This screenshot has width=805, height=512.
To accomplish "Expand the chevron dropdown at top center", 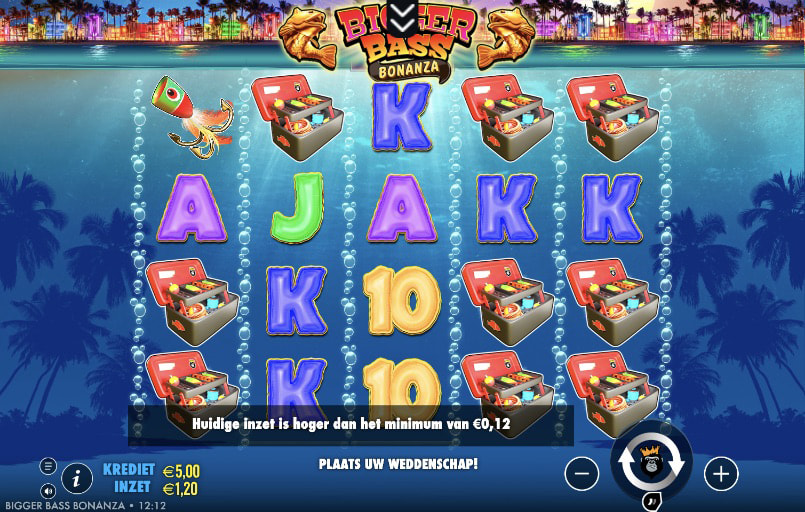I will tap(402, 14).
